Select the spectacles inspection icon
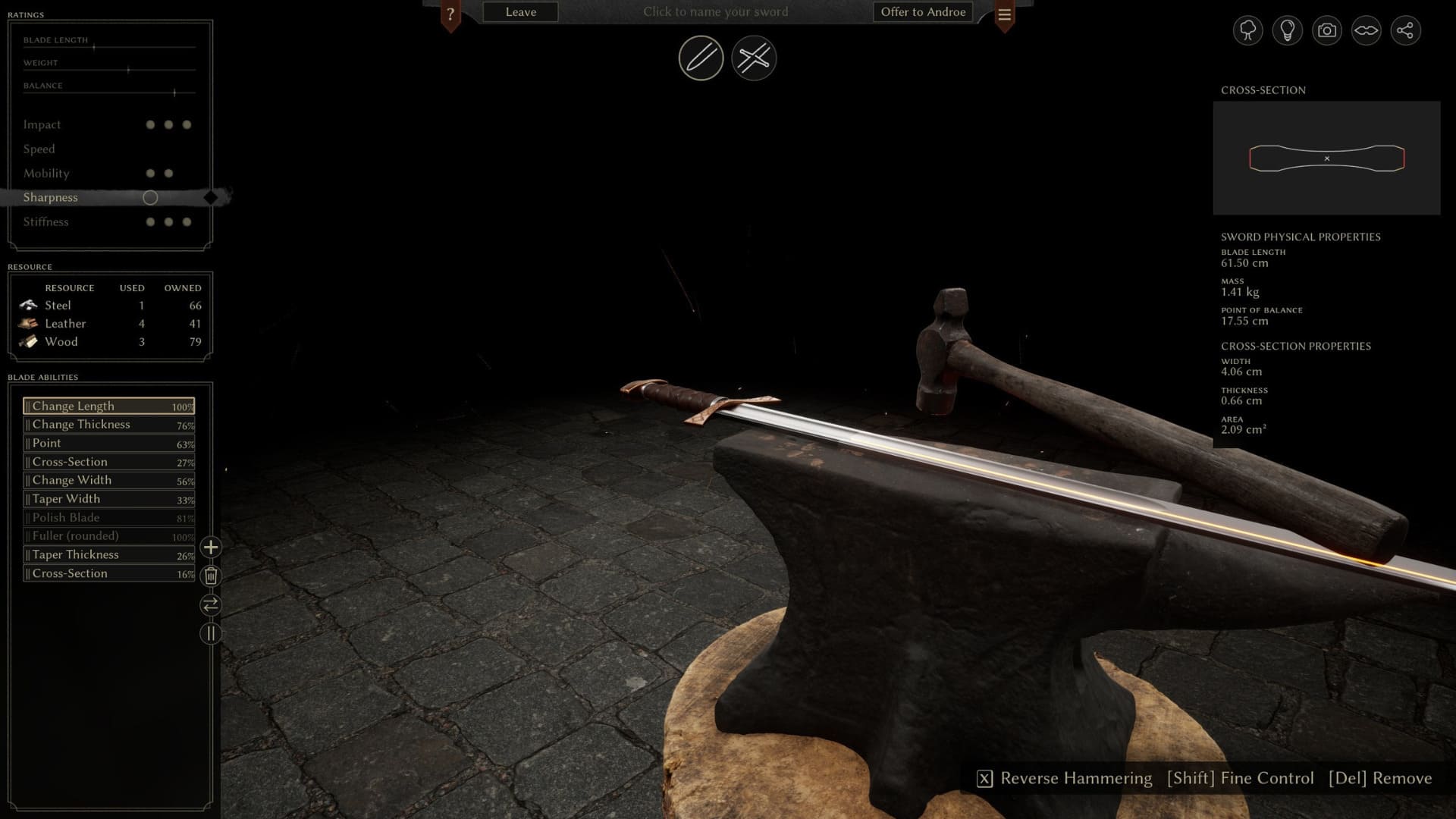 [x=1366, y=30]
